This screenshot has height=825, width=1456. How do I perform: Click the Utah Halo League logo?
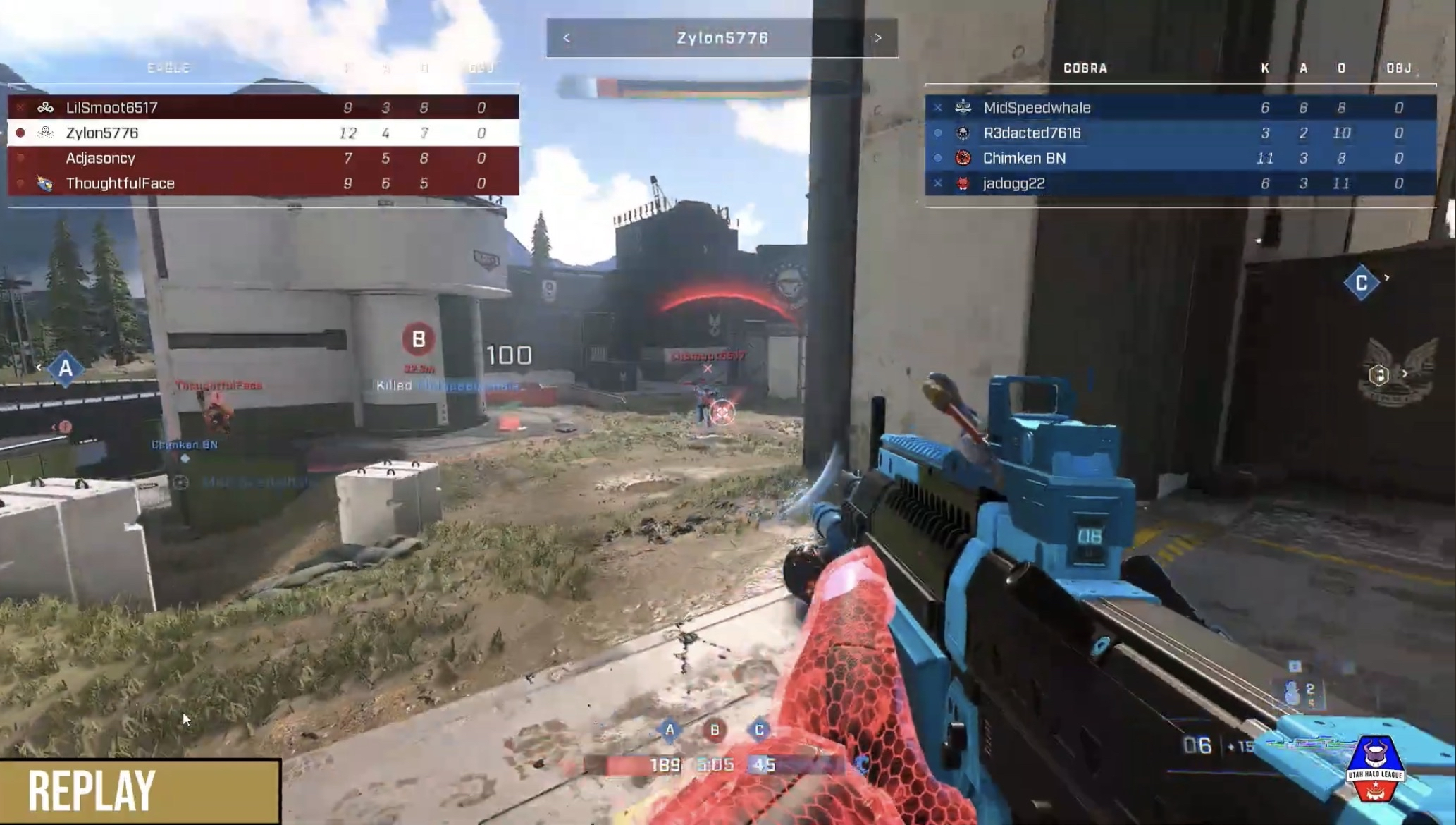coord(1375,769)
